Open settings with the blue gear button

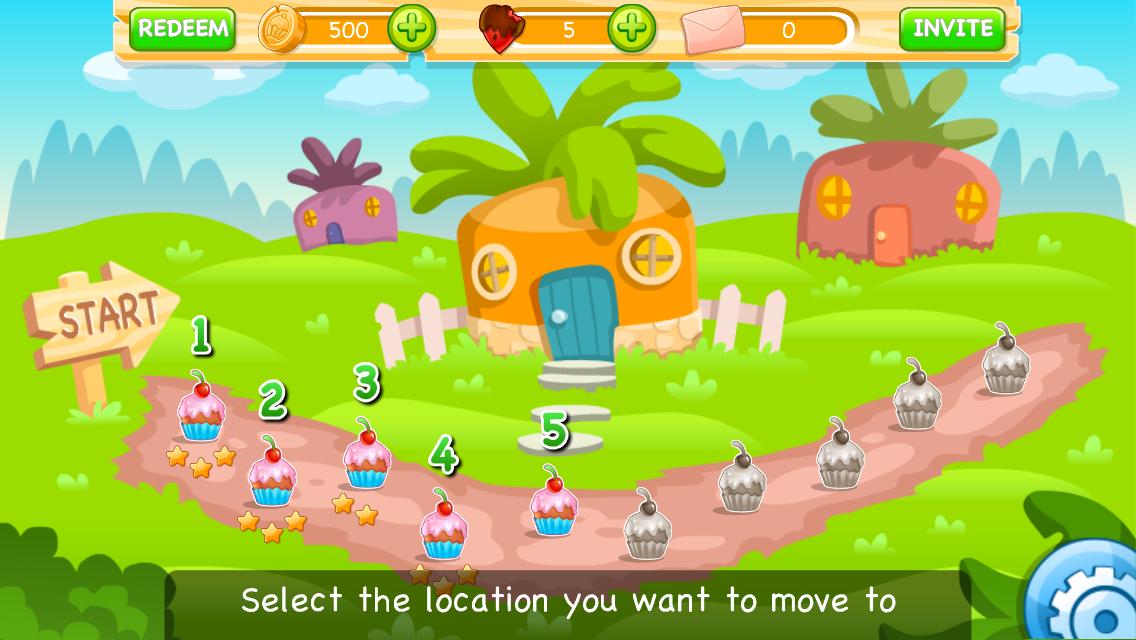coord(1090,597)
